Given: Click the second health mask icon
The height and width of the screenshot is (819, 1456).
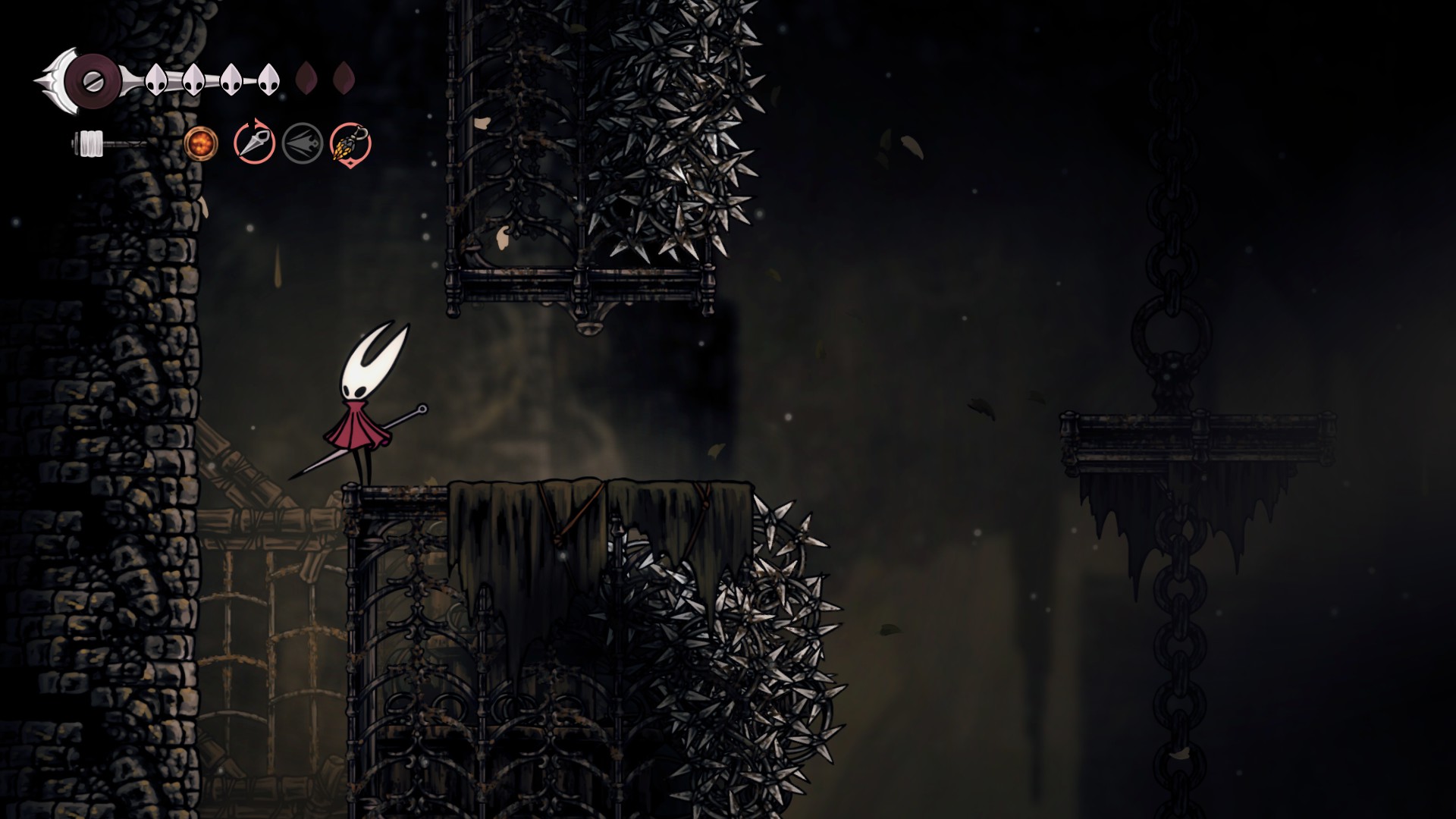Looking at the screenshot, I should click(x=192, y=78).
